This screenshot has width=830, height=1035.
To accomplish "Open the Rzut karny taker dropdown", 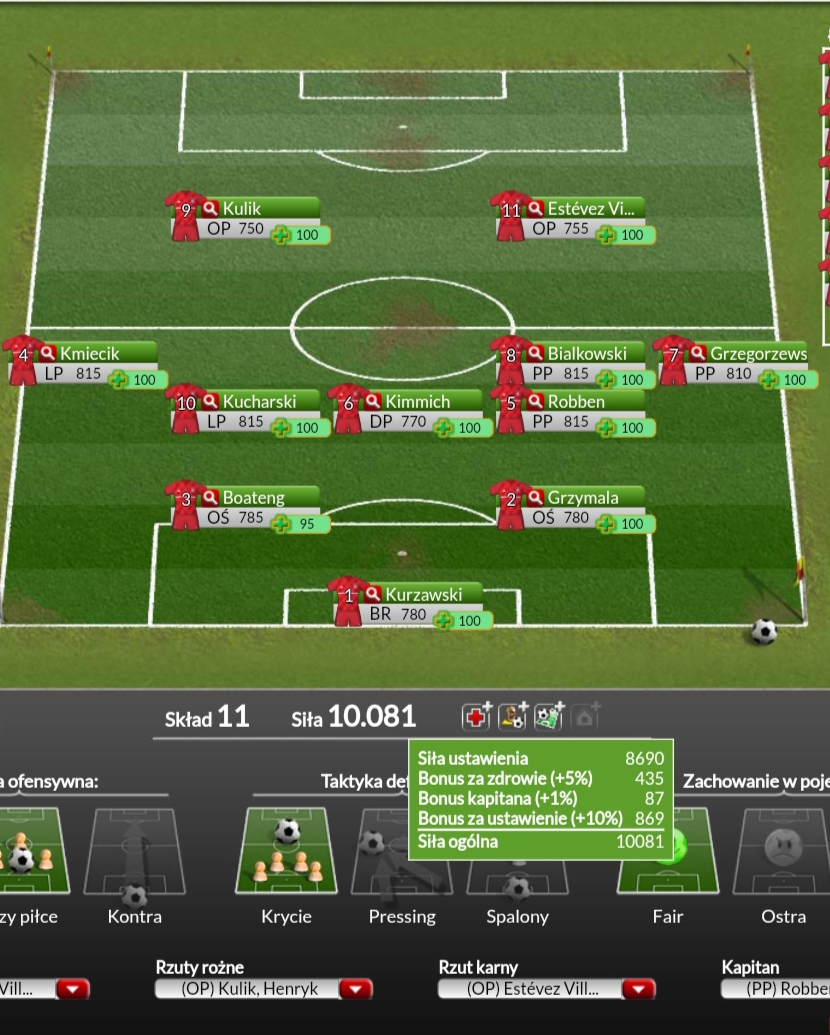I will (638, 989).
